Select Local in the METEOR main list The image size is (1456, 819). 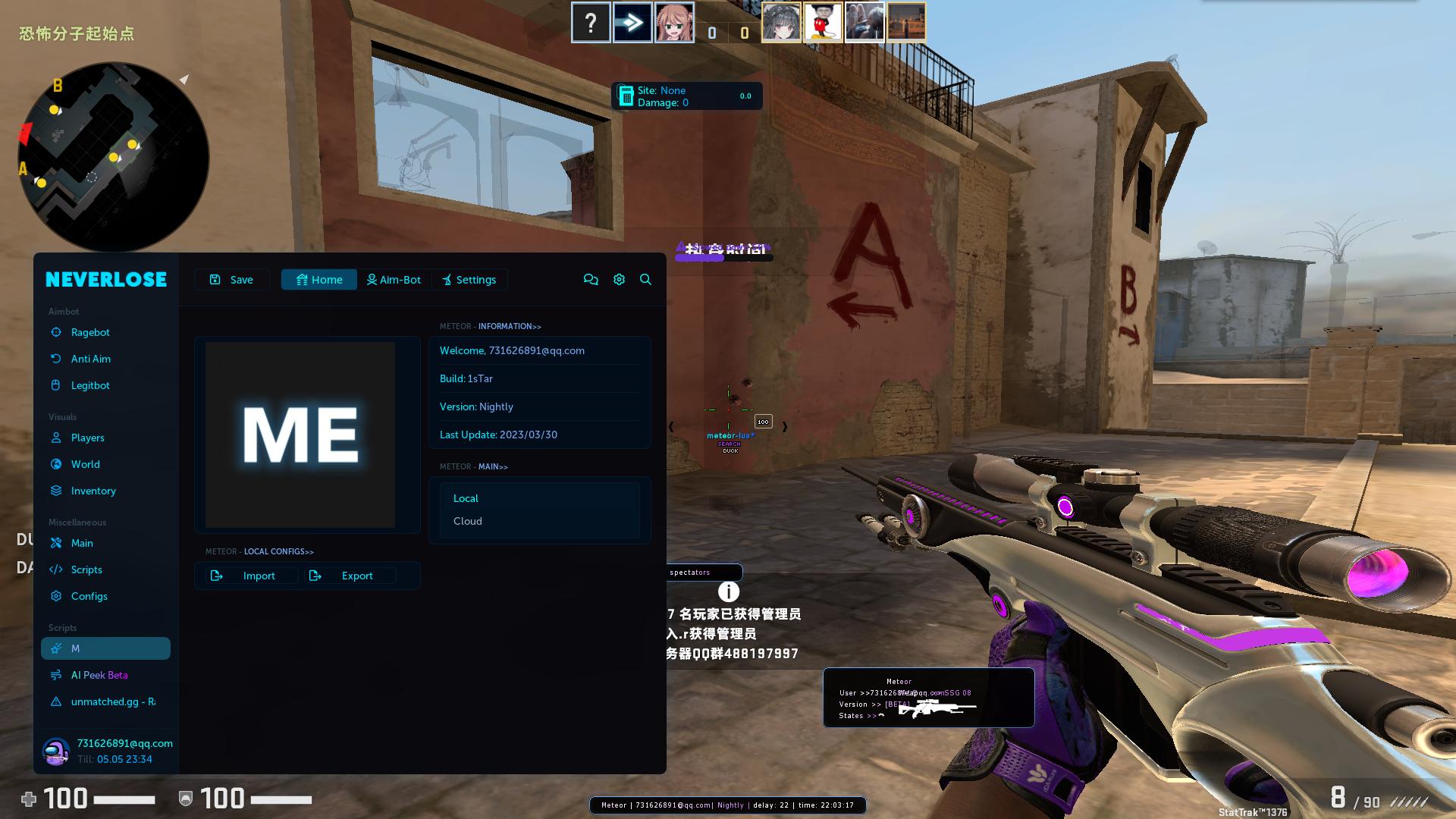click(x=466, y=498)
